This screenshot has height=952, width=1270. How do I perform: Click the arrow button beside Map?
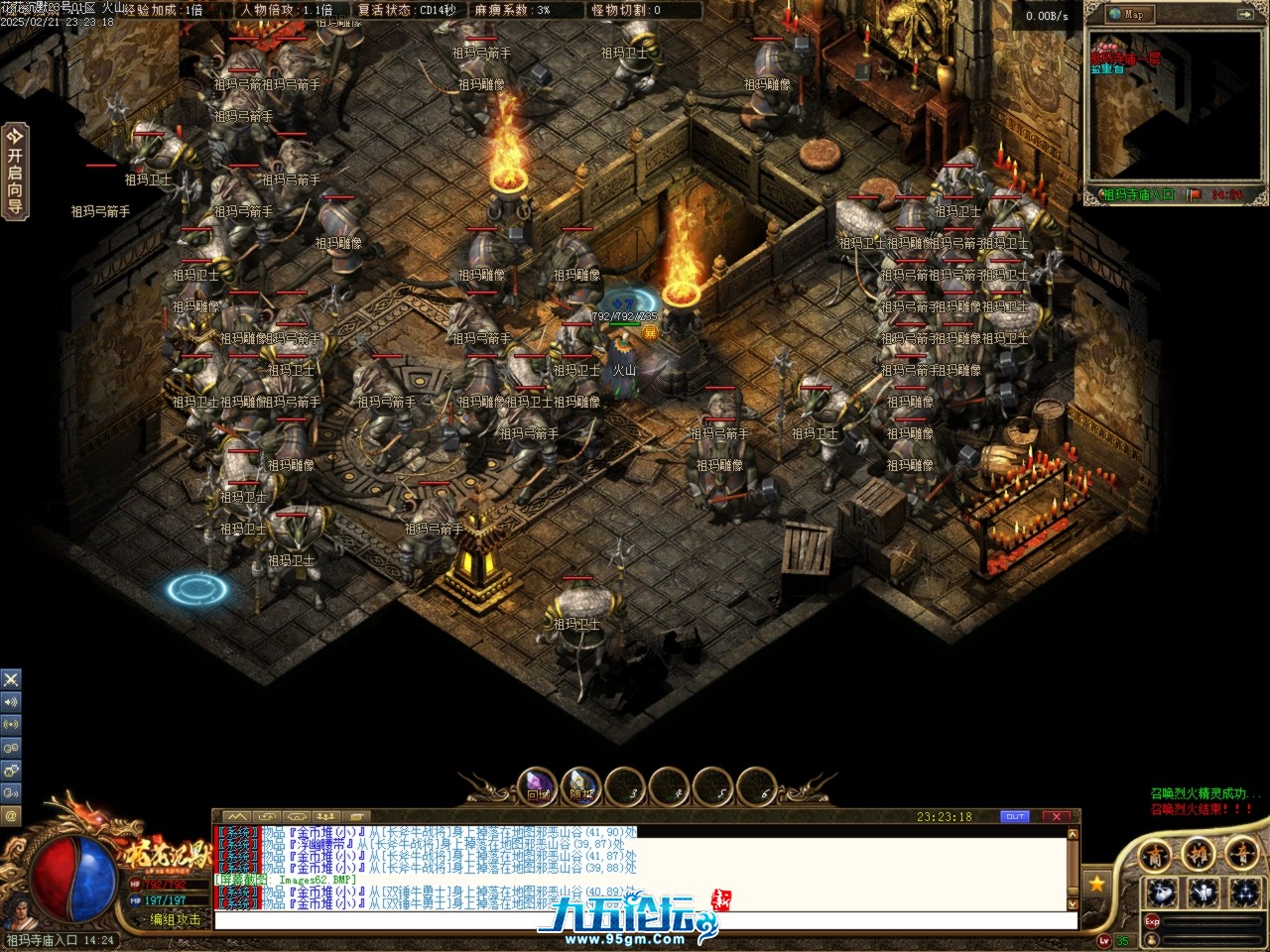tap(1244, 14)
